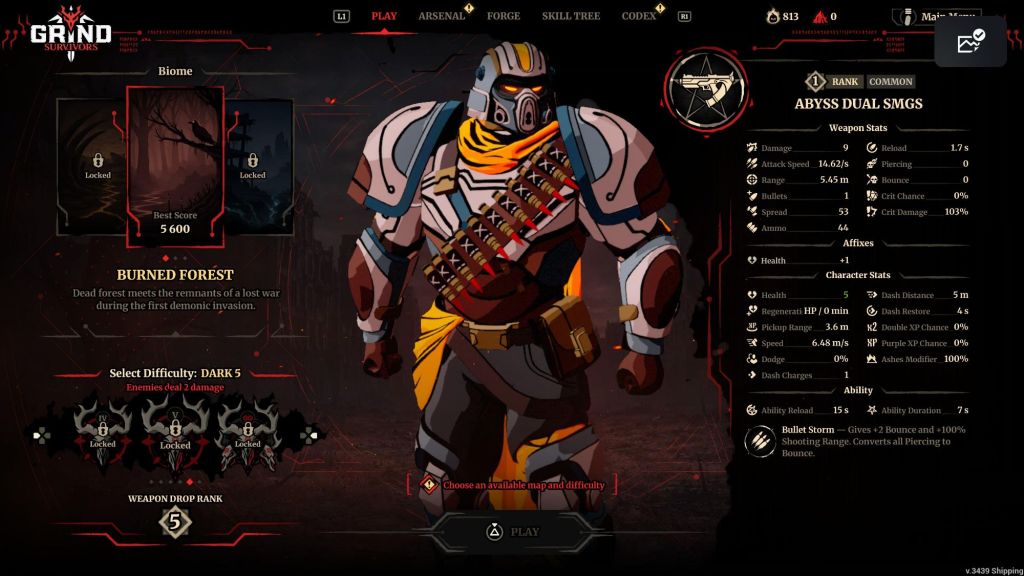Go to the Forge tab
The width and height of the screenshot is (1024, 576).
[x=503, y=16]
